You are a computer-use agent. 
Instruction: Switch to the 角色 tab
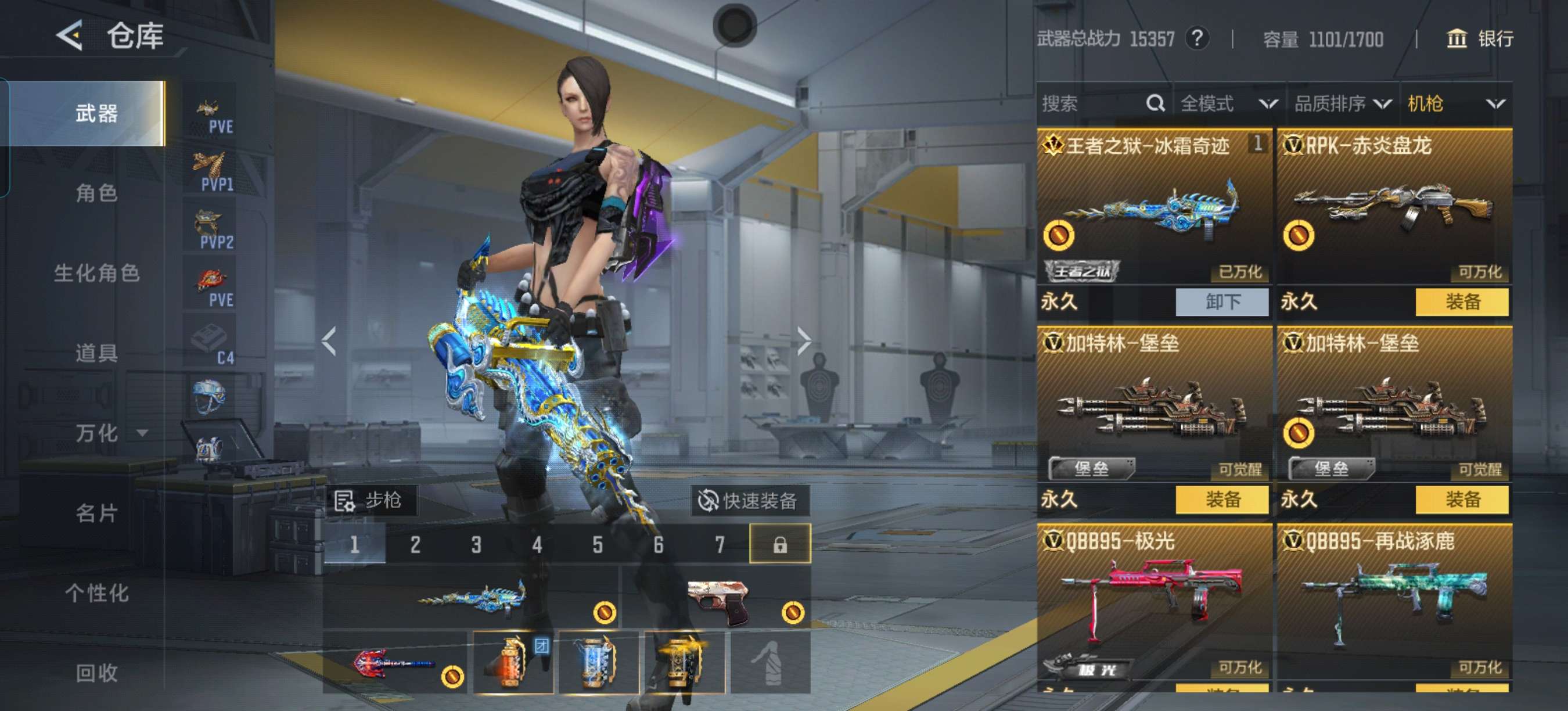point(96,193)
